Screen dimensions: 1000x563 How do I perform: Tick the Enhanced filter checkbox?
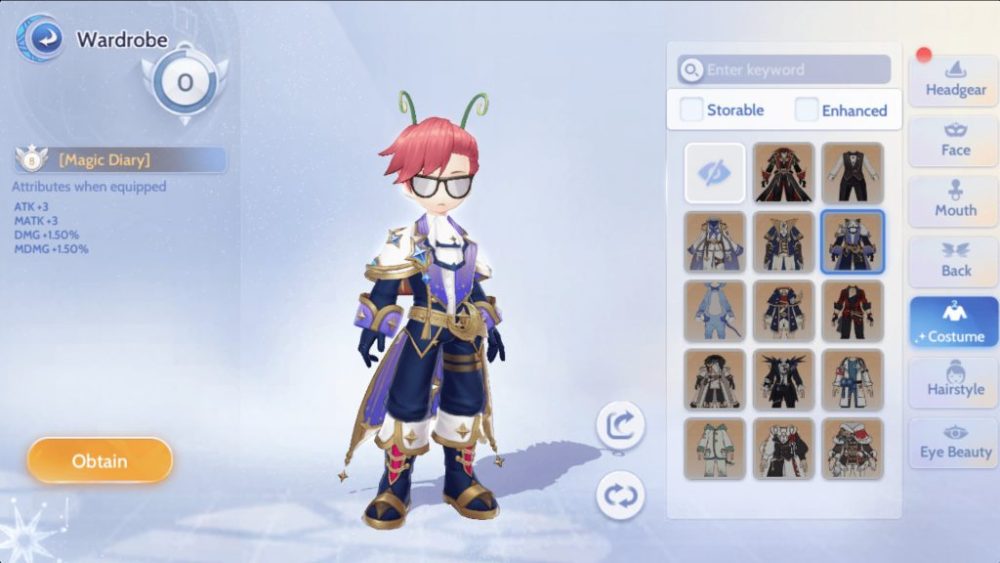tap(807, 110)
